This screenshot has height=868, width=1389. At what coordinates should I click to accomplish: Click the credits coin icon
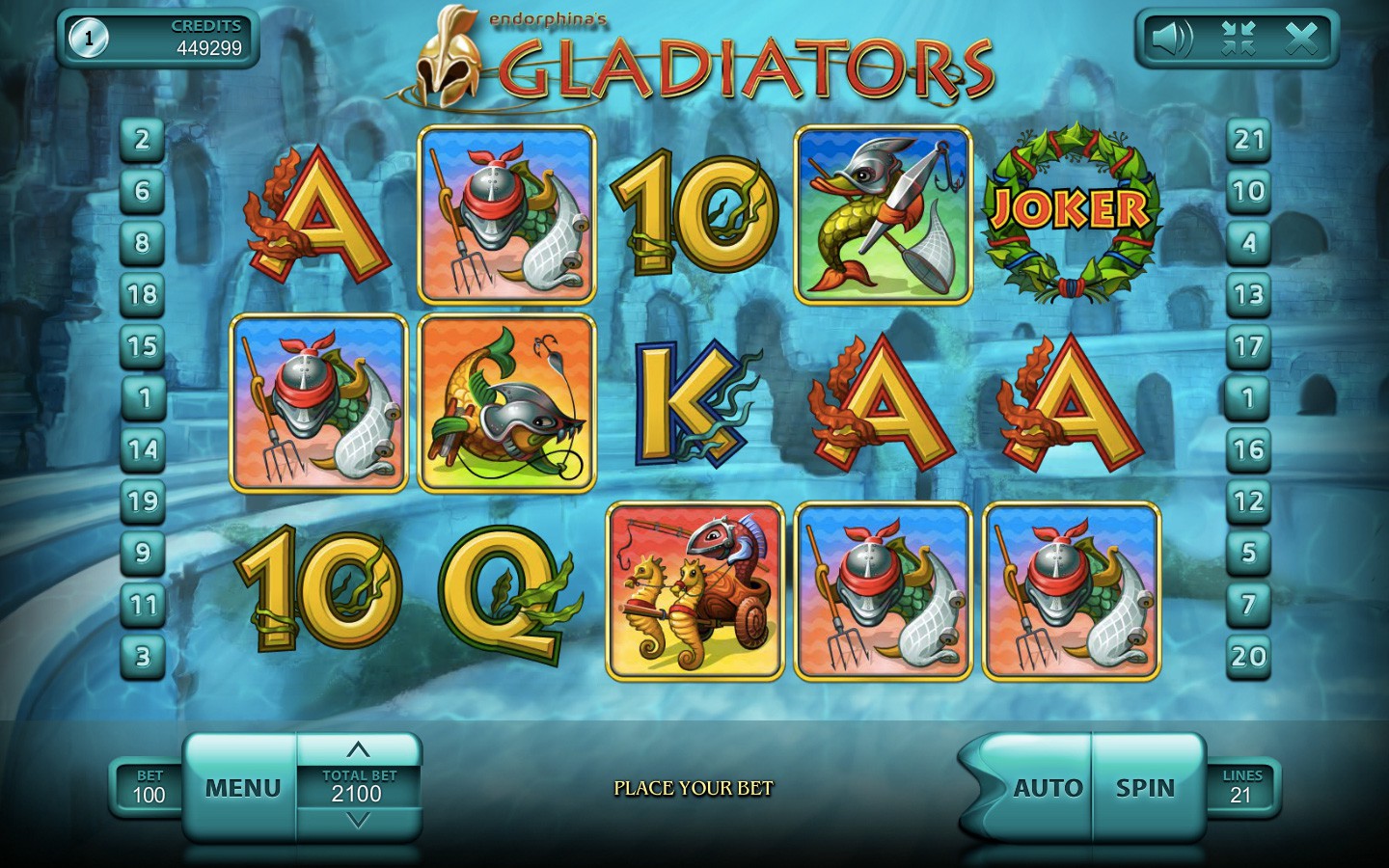click(x=90, y=39)
